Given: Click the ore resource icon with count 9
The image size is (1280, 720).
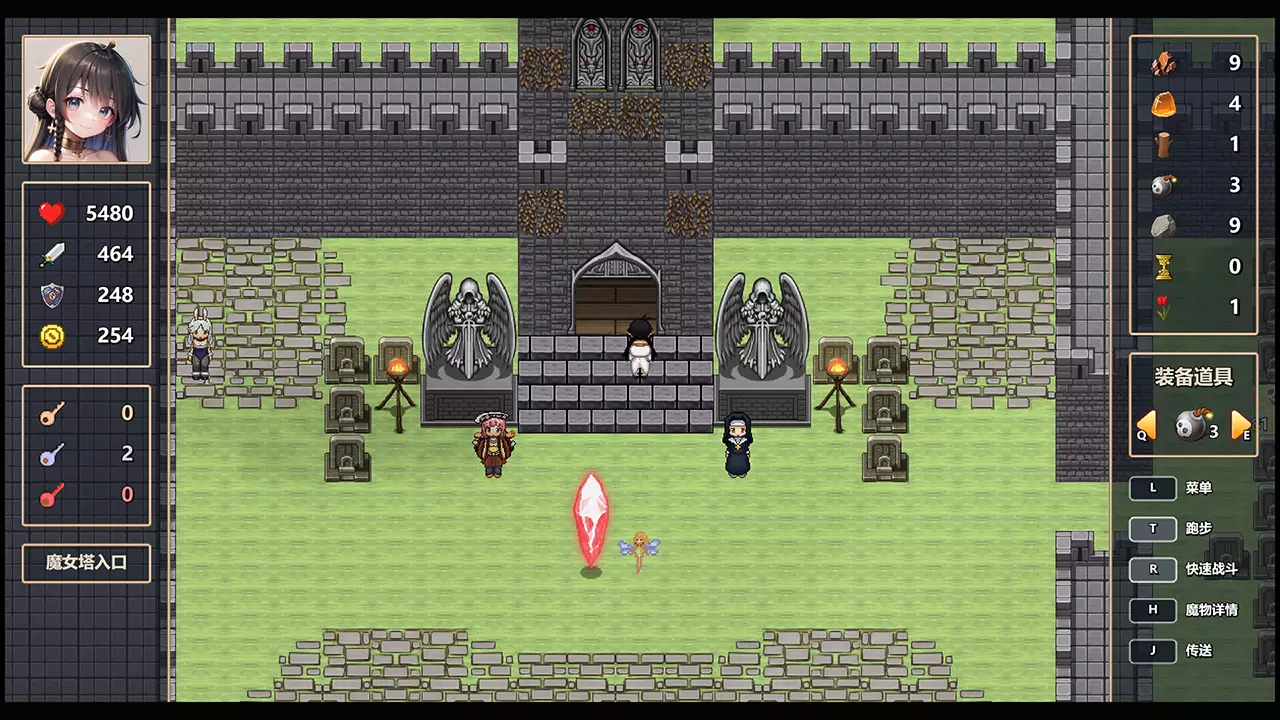Looking at the screenshot, I should (1165, 63).
